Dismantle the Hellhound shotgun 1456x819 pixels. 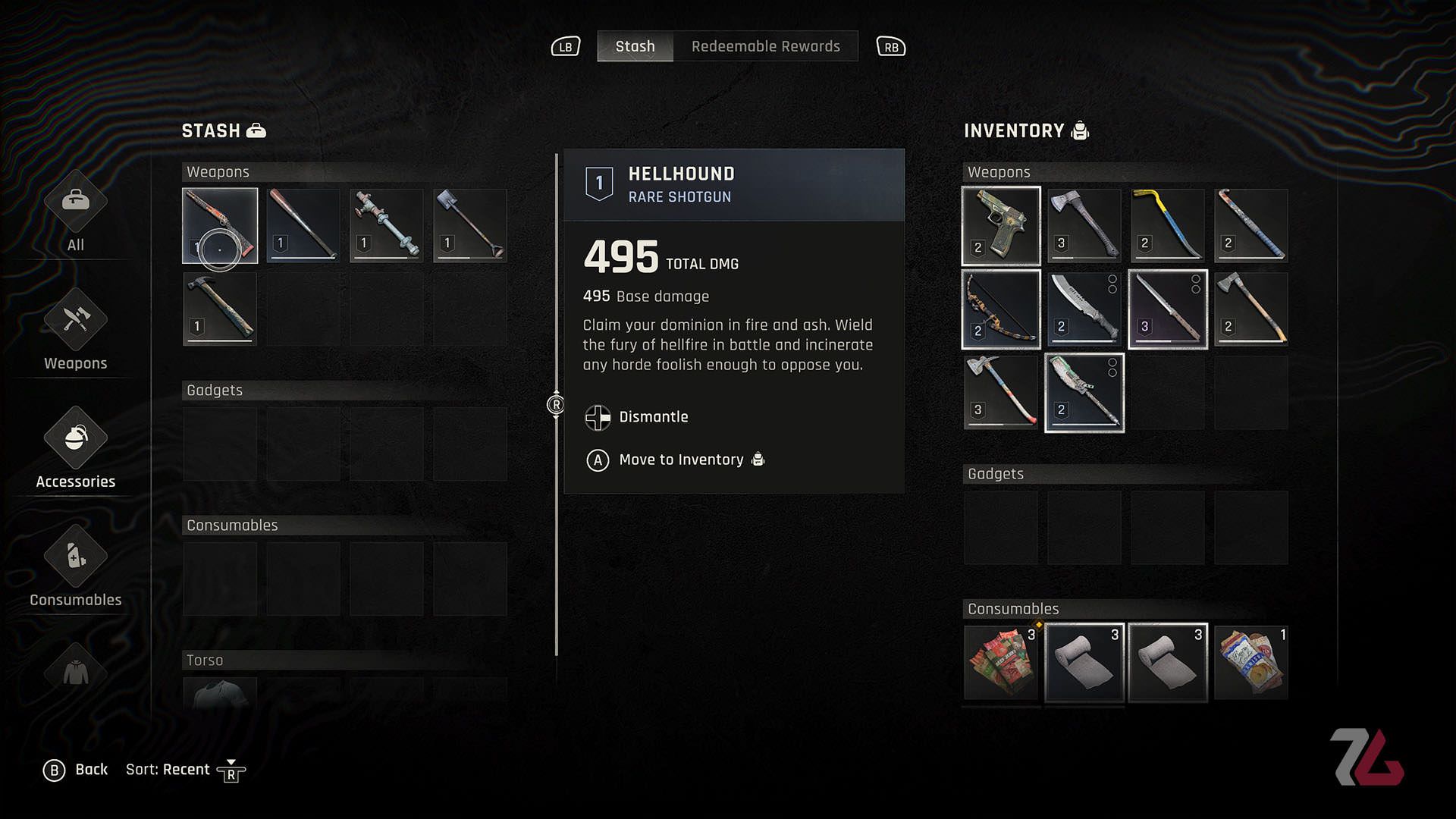(x=652, y=417)
